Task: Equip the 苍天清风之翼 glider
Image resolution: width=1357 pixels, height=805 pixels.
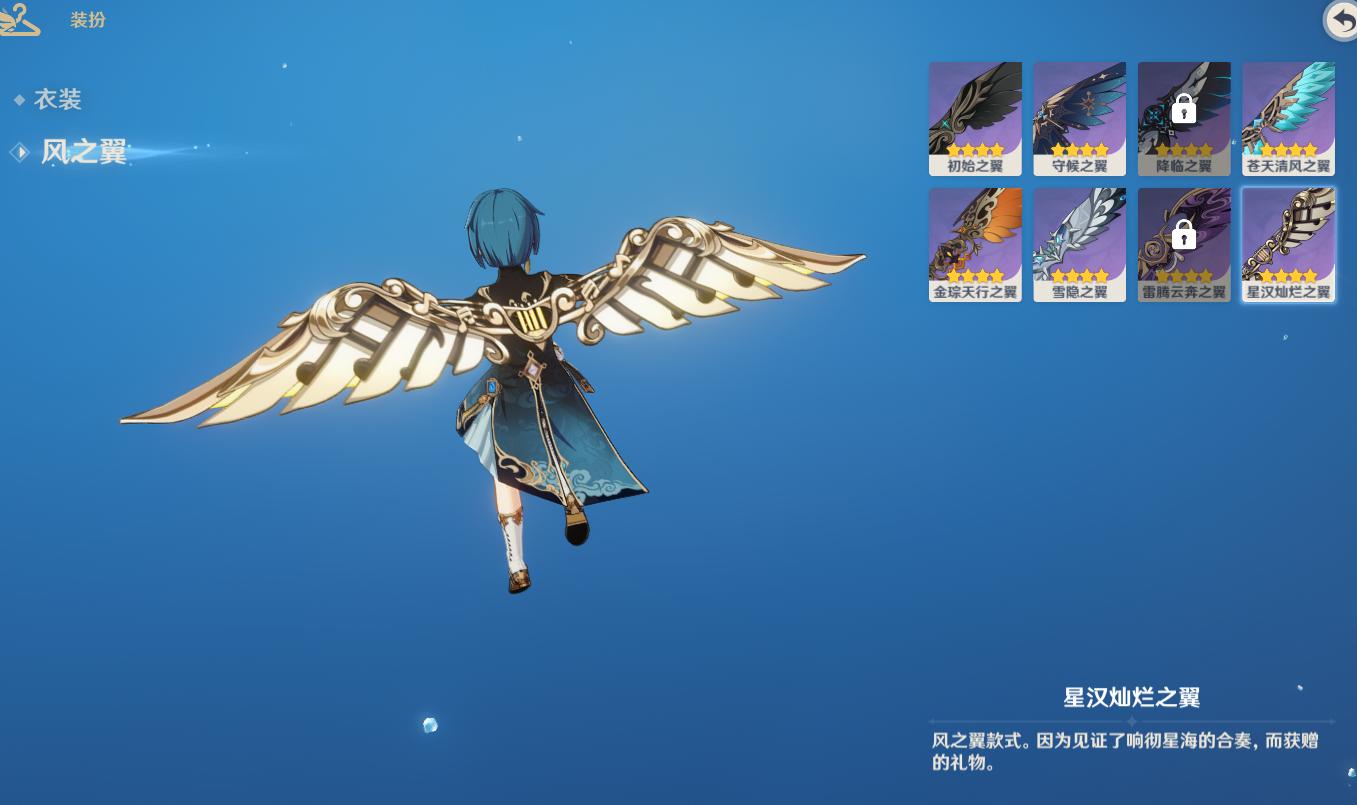Action: [x=1288, y=118]
